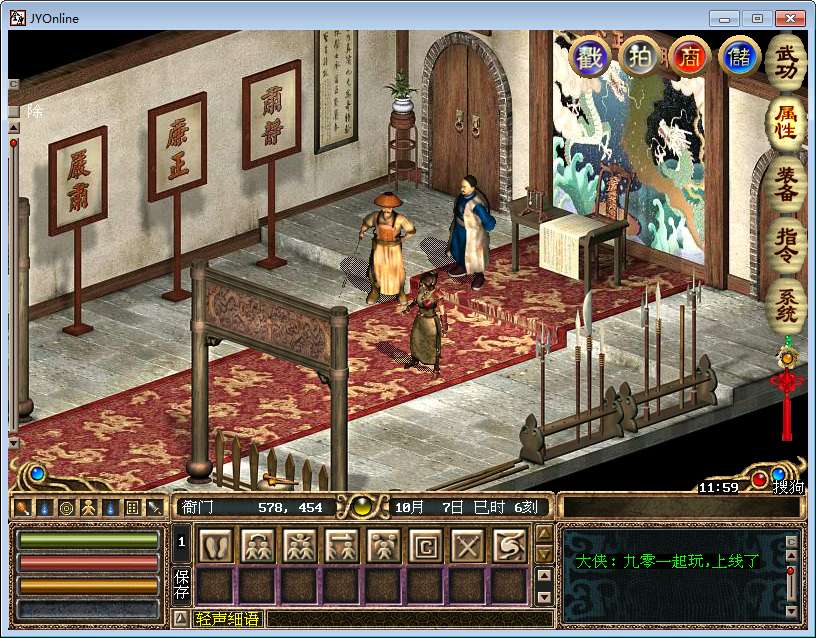Select the dark 拍 orb button
The height and width of the screenshot is (638, 816).
point(640,56)
